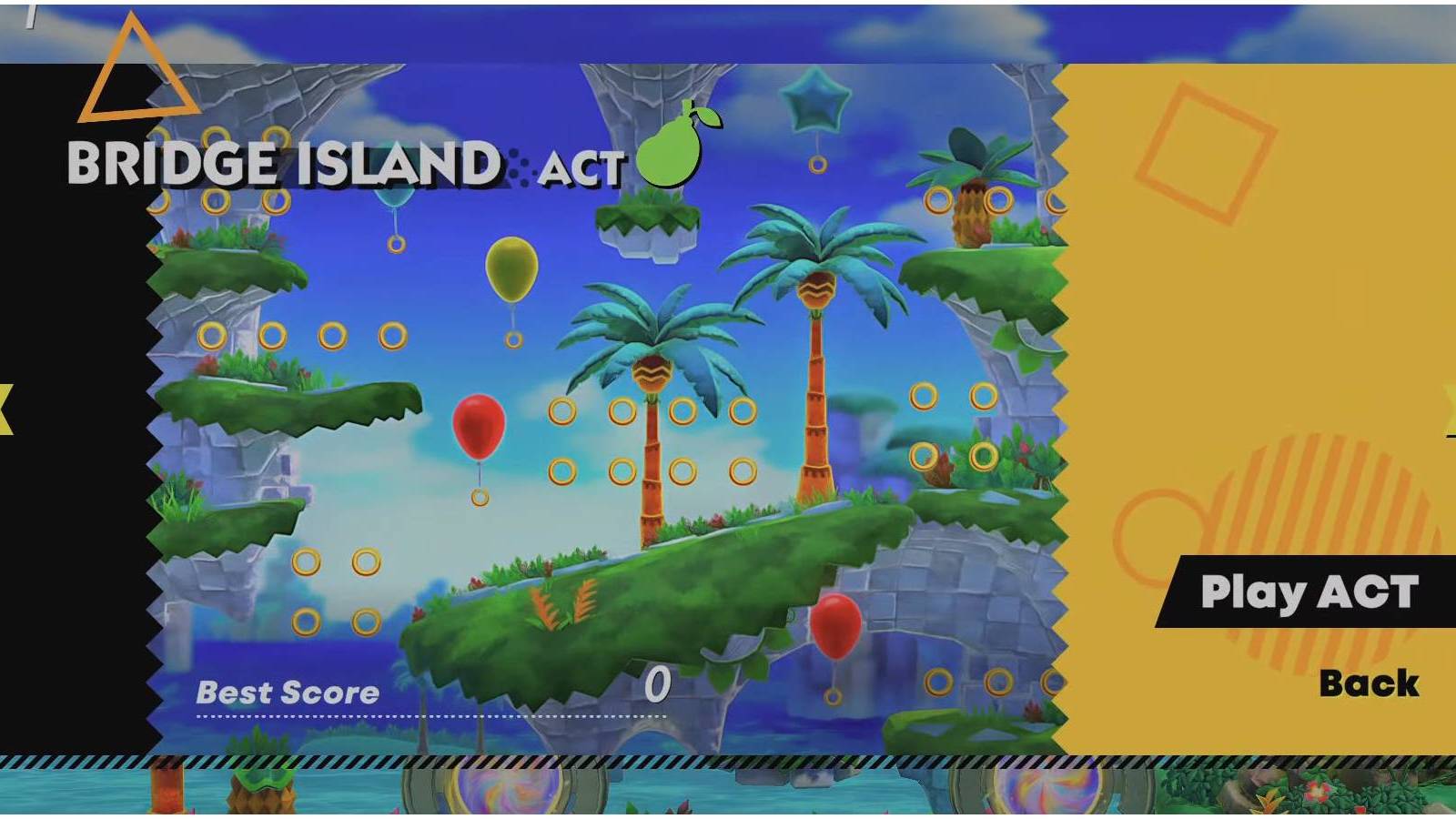Select the BRIDGE ISLAND title

click(284, 166)
